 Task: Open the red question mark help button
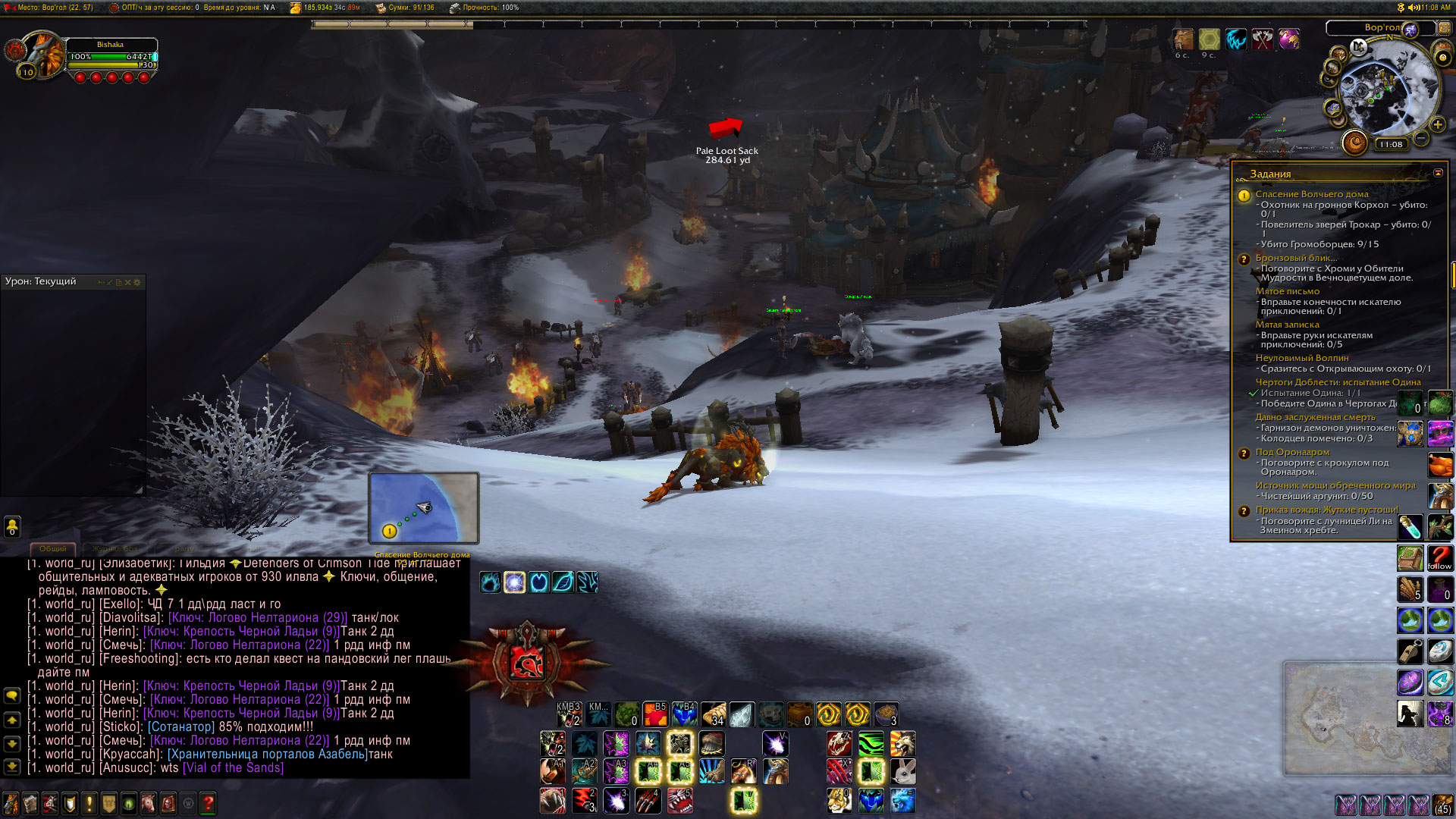[209, 802]
